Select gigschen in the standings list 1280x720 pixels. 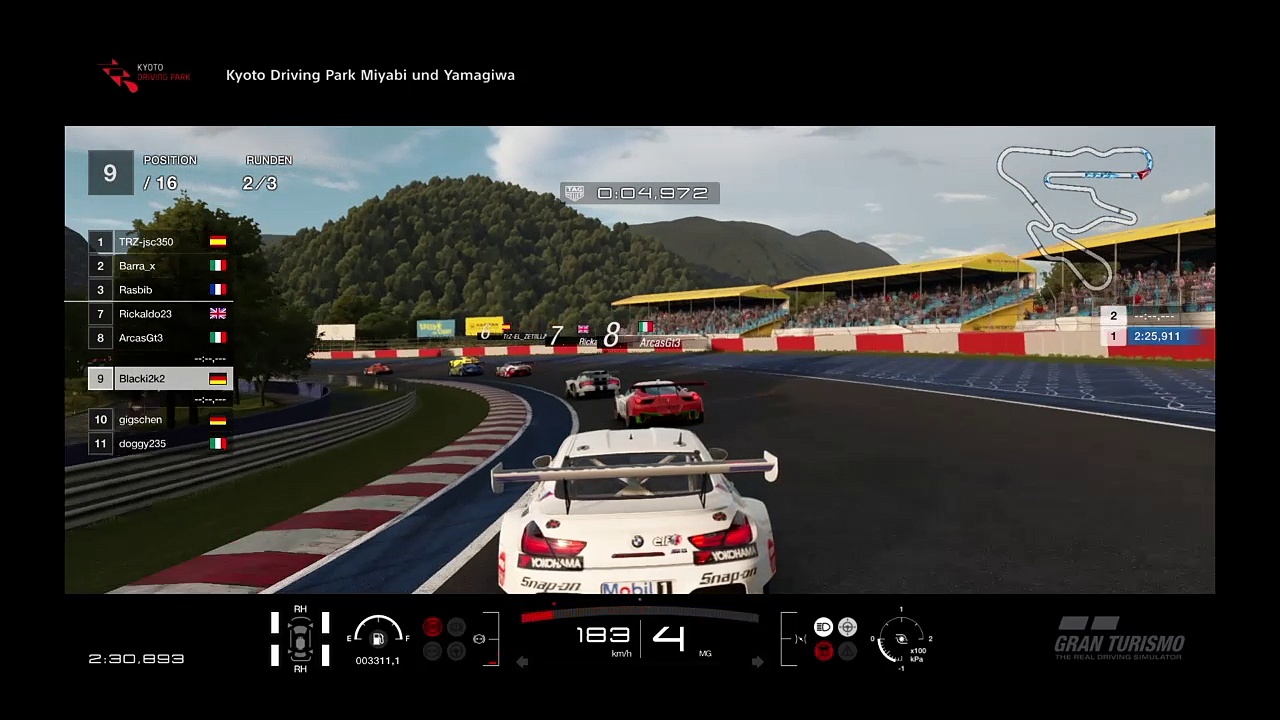click(160, 420)
